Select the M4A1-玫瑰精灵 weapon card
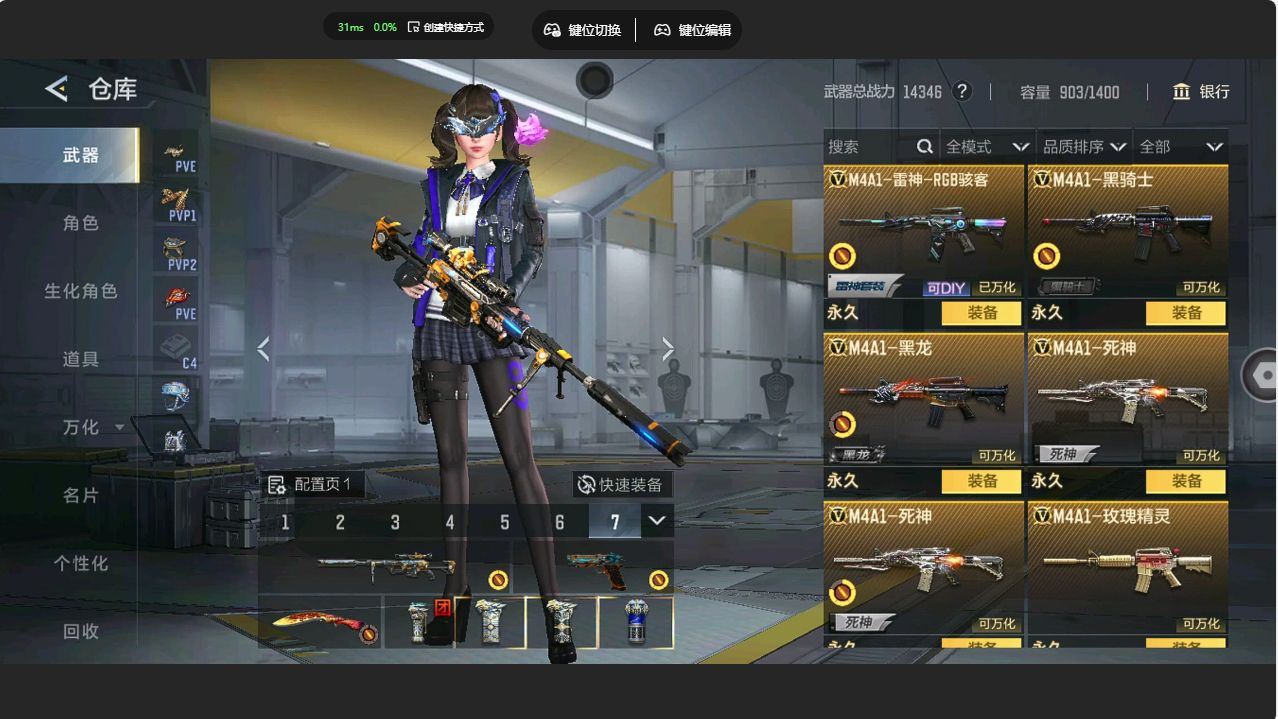The image size is (1278, 719). click(1127, 566)
